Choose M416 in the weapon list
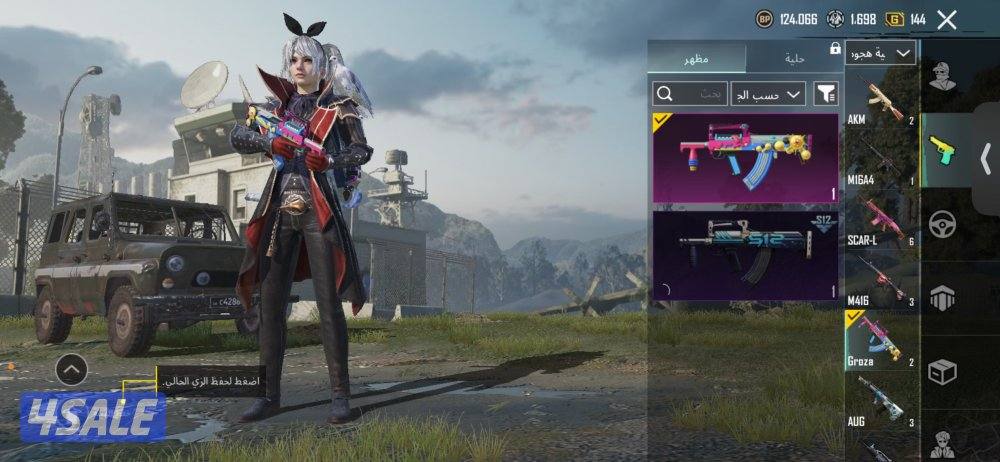Screen dimensions: 1000x462 pos(881,281)
